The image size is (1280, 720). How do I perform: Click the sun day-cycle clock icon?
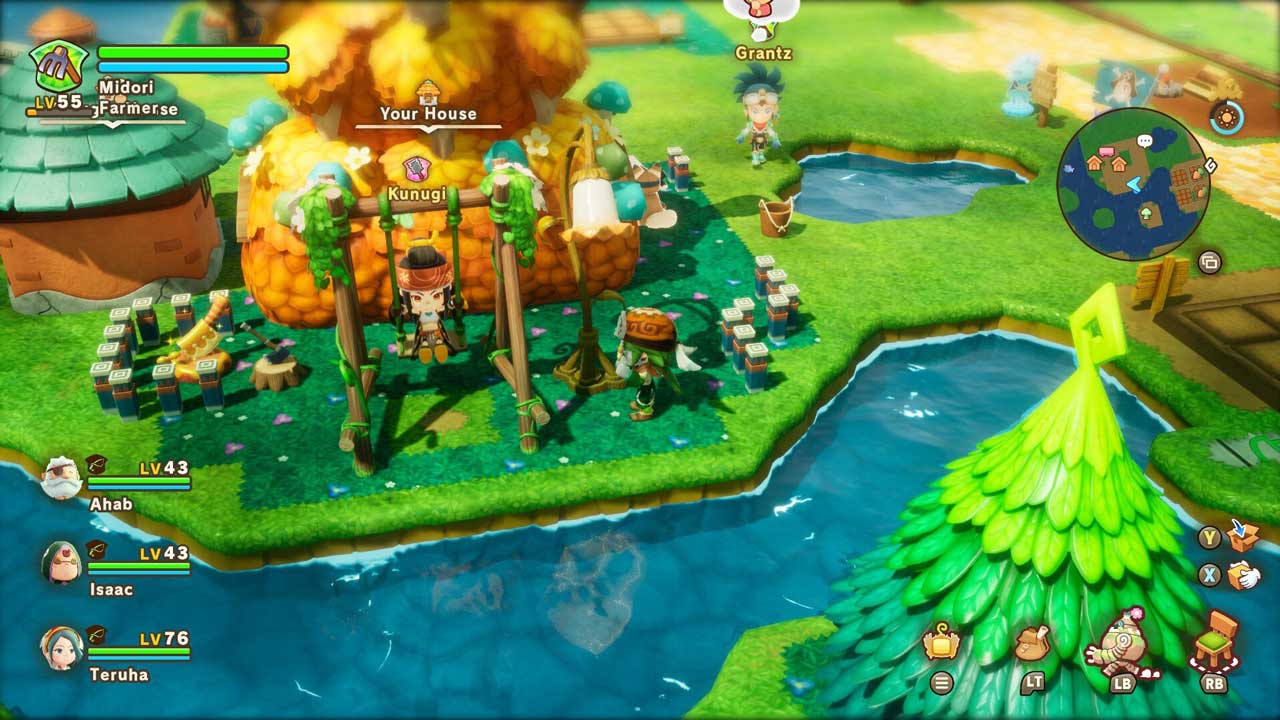tap(1226, 118)
